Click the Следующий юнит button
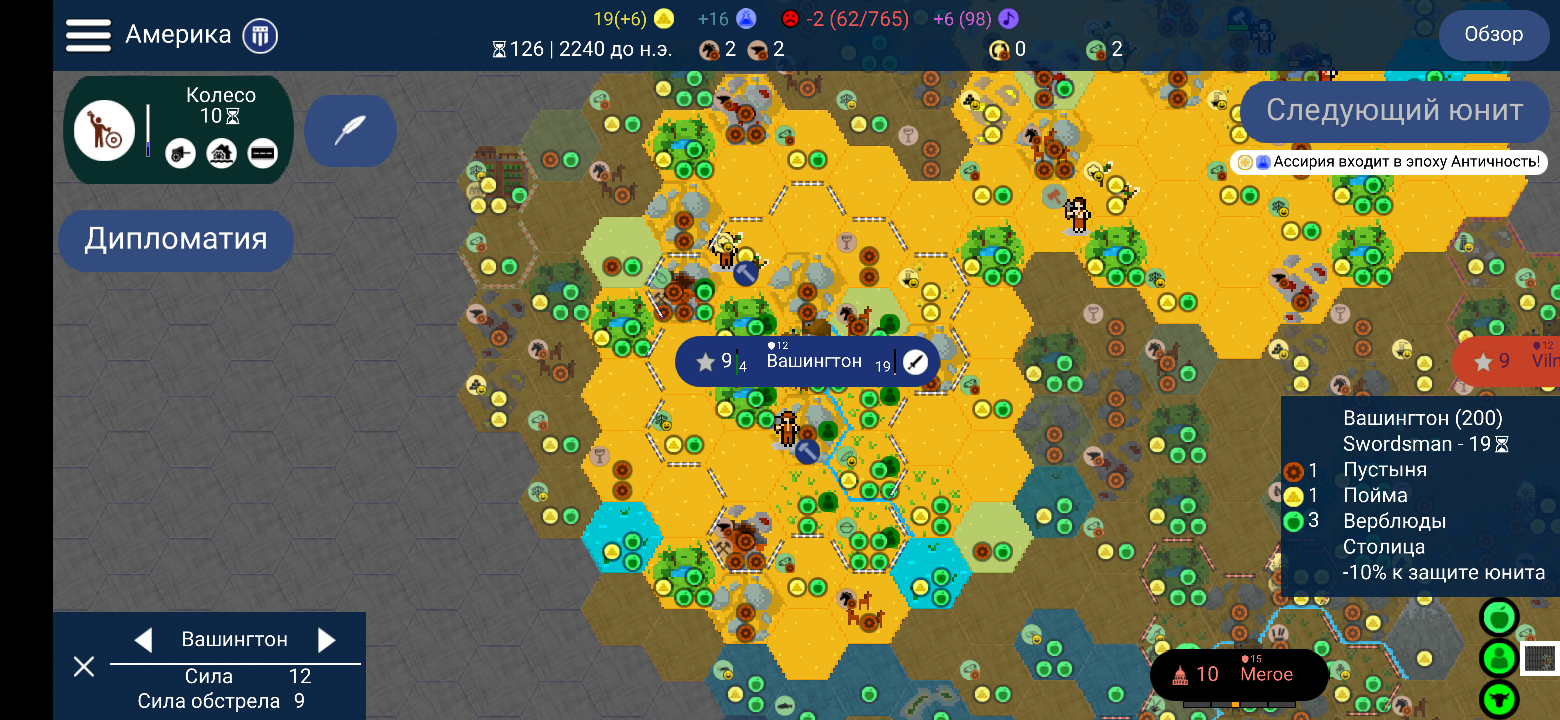1560x720 pixels. pos(1395,111)
